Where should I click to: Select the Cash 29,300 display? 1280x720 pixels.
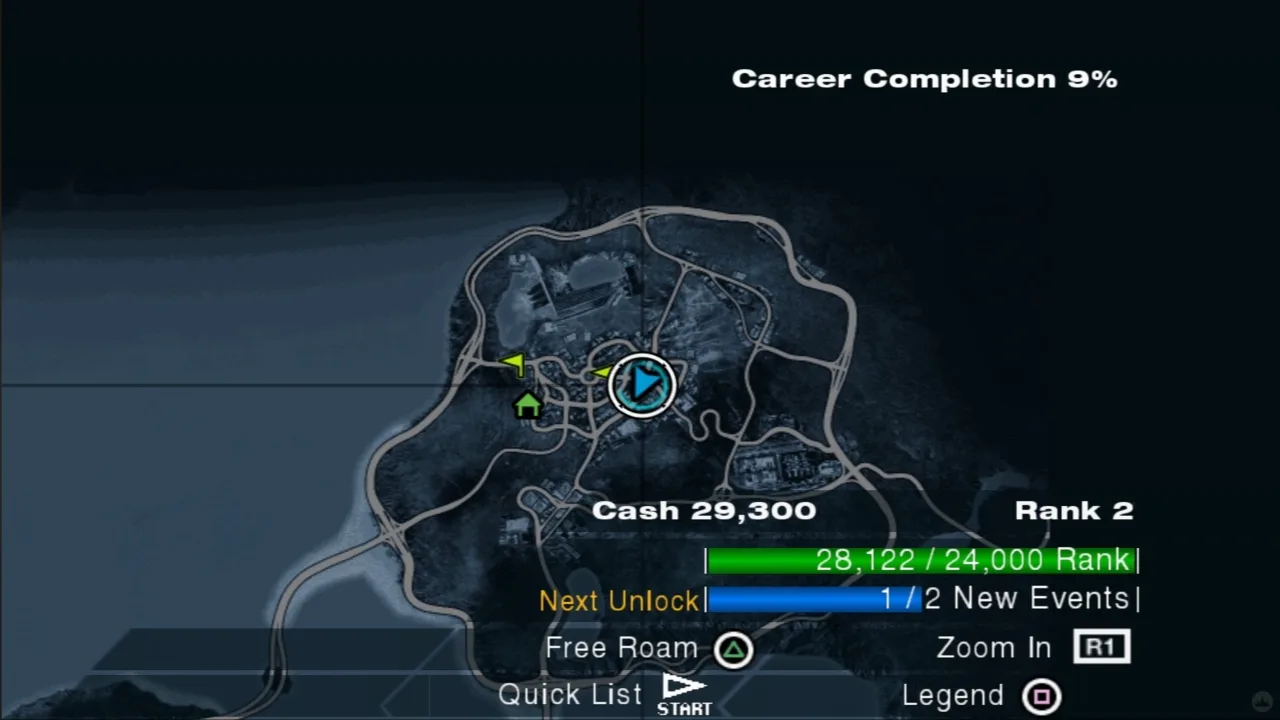(704, 510)
